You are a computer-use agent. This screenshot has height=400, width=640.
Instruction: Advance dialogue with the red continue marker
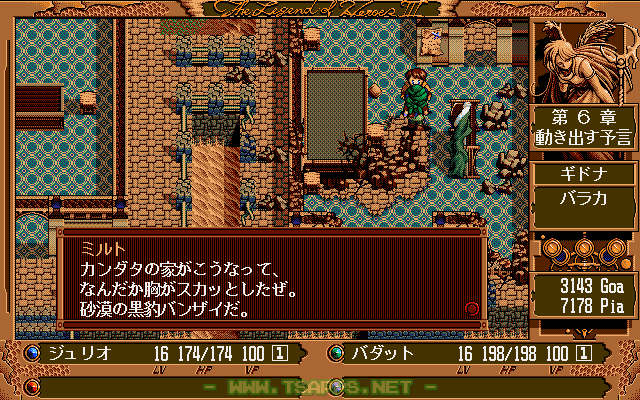pos(471,309)
